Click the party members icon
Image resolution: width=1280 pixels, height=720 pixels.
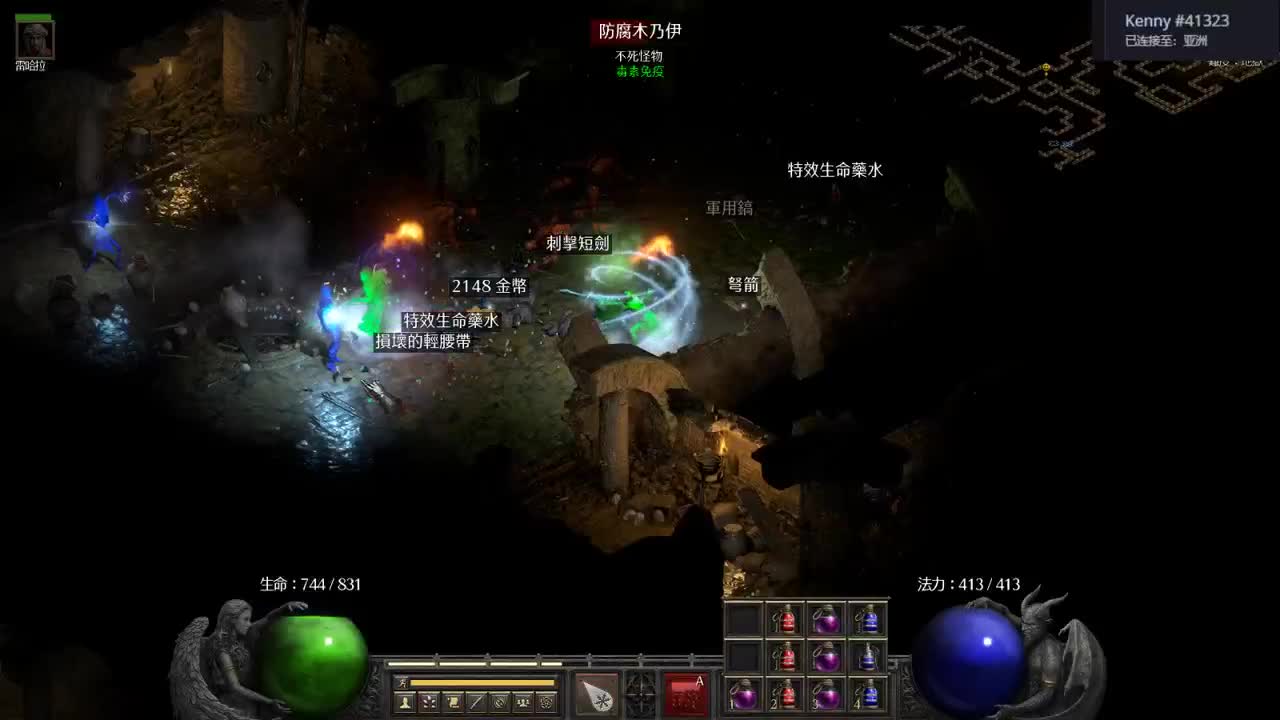tap(522, 700)
